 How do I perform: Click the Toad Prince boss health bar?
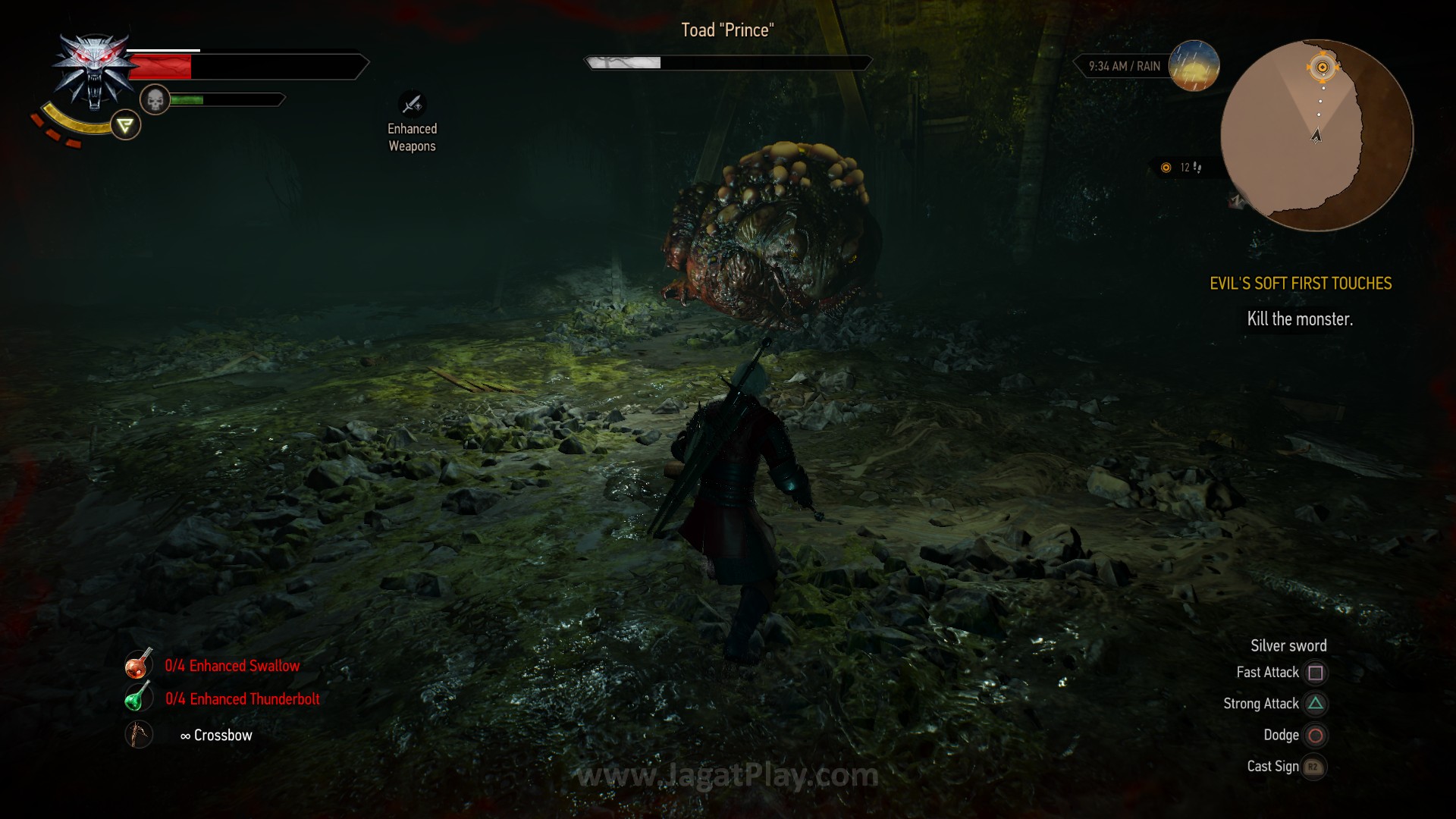coord(726,62)
